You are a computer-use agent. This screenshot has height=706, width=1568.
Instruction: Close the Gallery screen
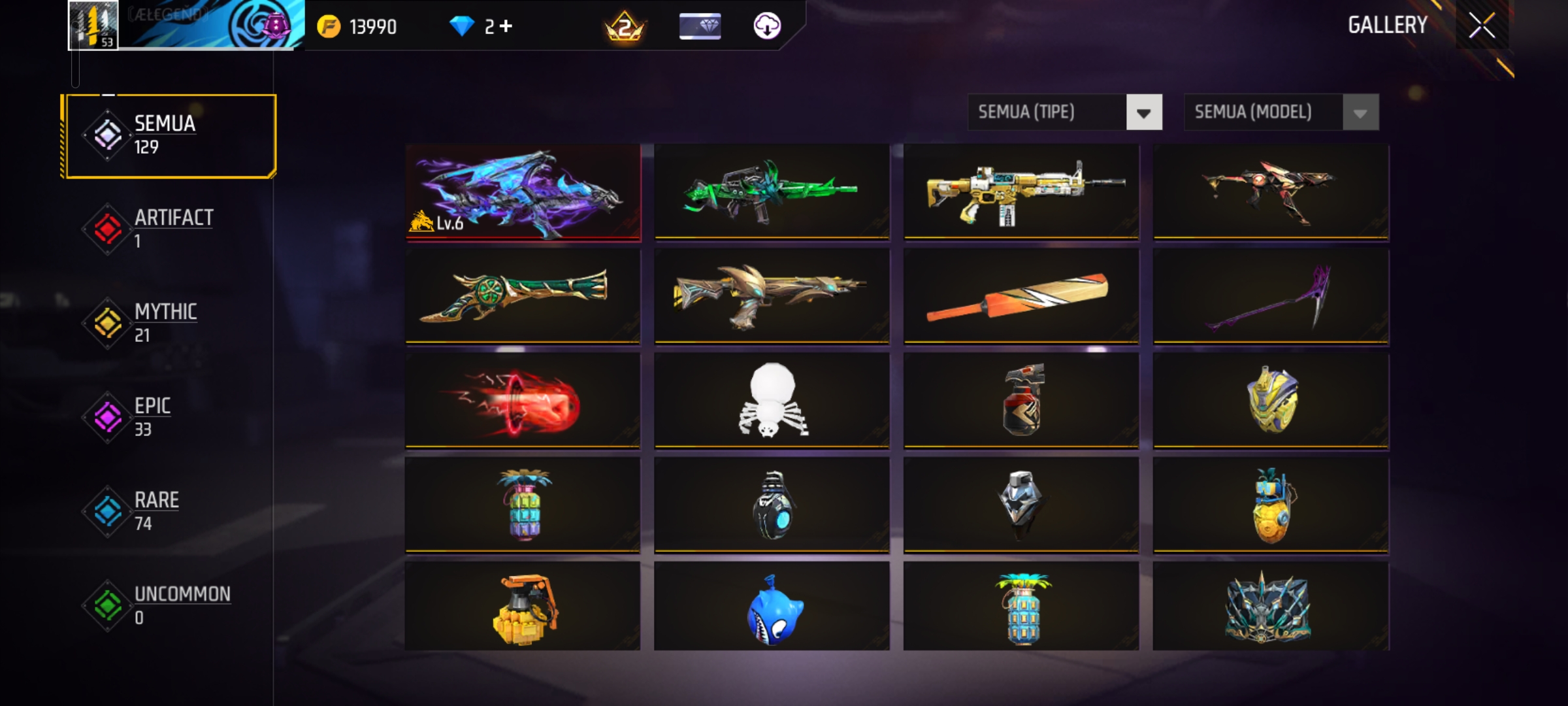pyautogui.click(x=1482, y=26)
